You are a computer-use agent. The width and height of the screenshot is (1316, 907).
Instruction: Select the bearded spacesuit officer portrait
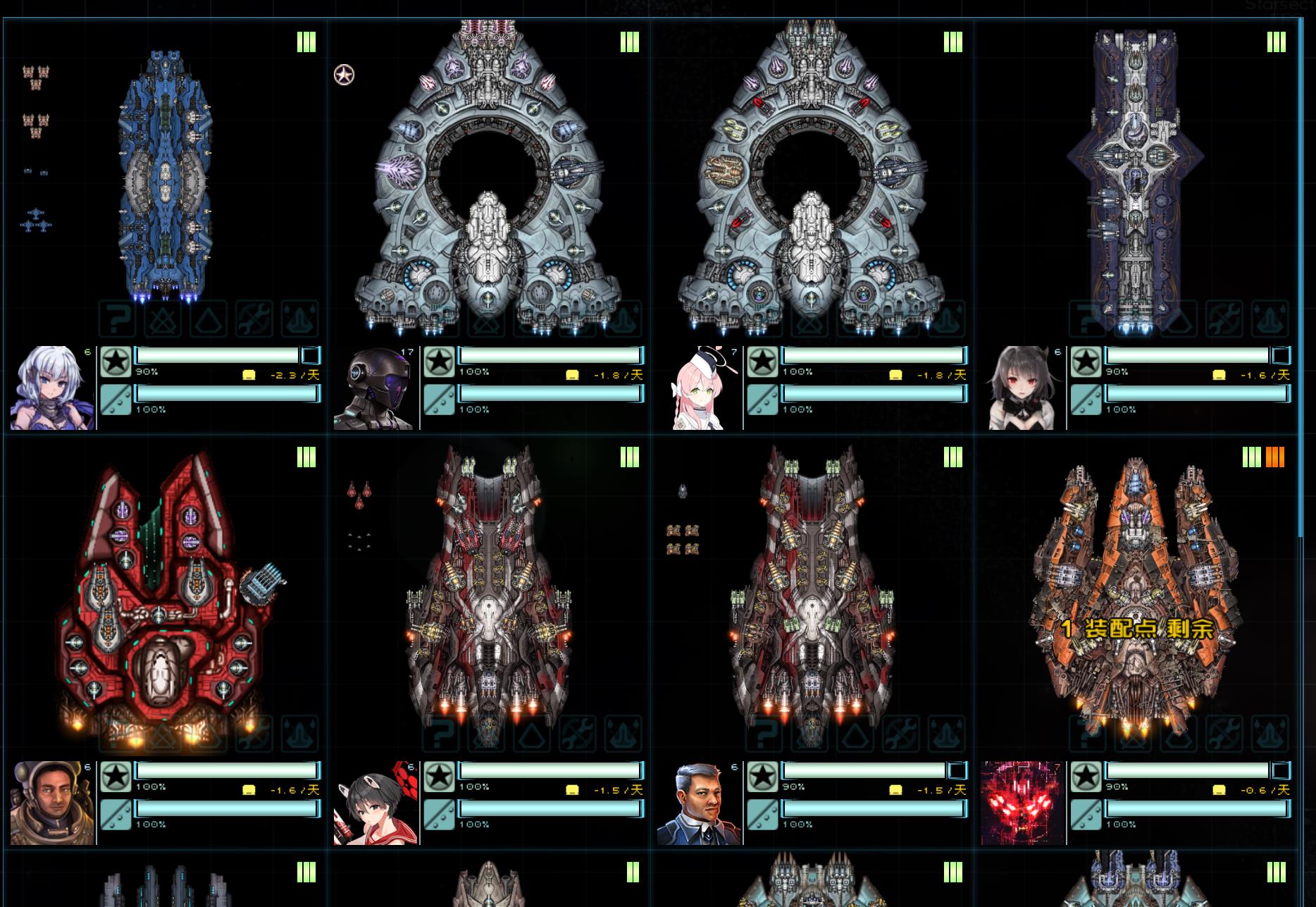pos(52,803)
